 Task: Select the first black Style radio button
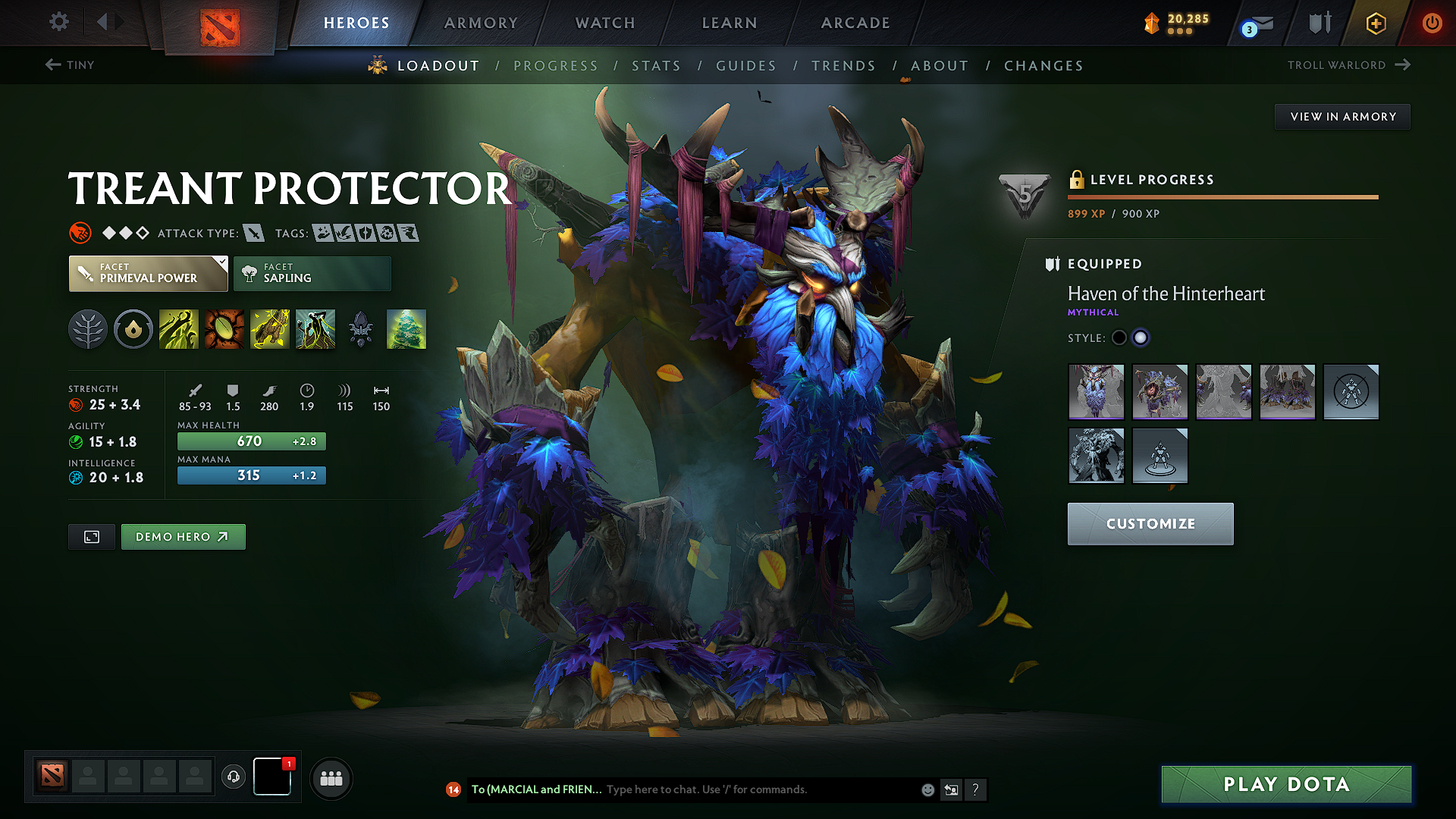click(1119, 337)
